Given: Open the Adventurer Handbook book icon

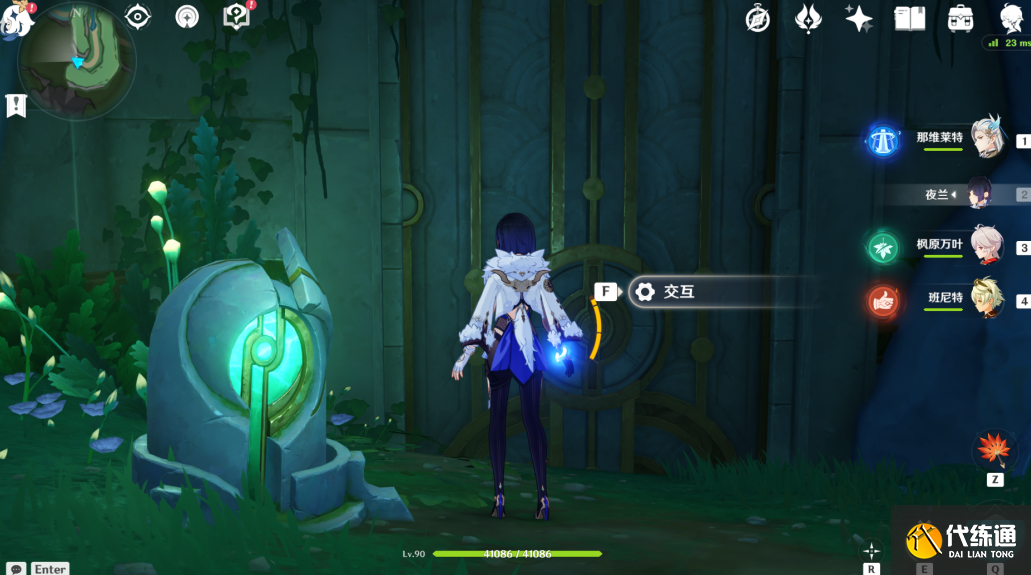Looking at the screenshot, I should coord(909,19).
